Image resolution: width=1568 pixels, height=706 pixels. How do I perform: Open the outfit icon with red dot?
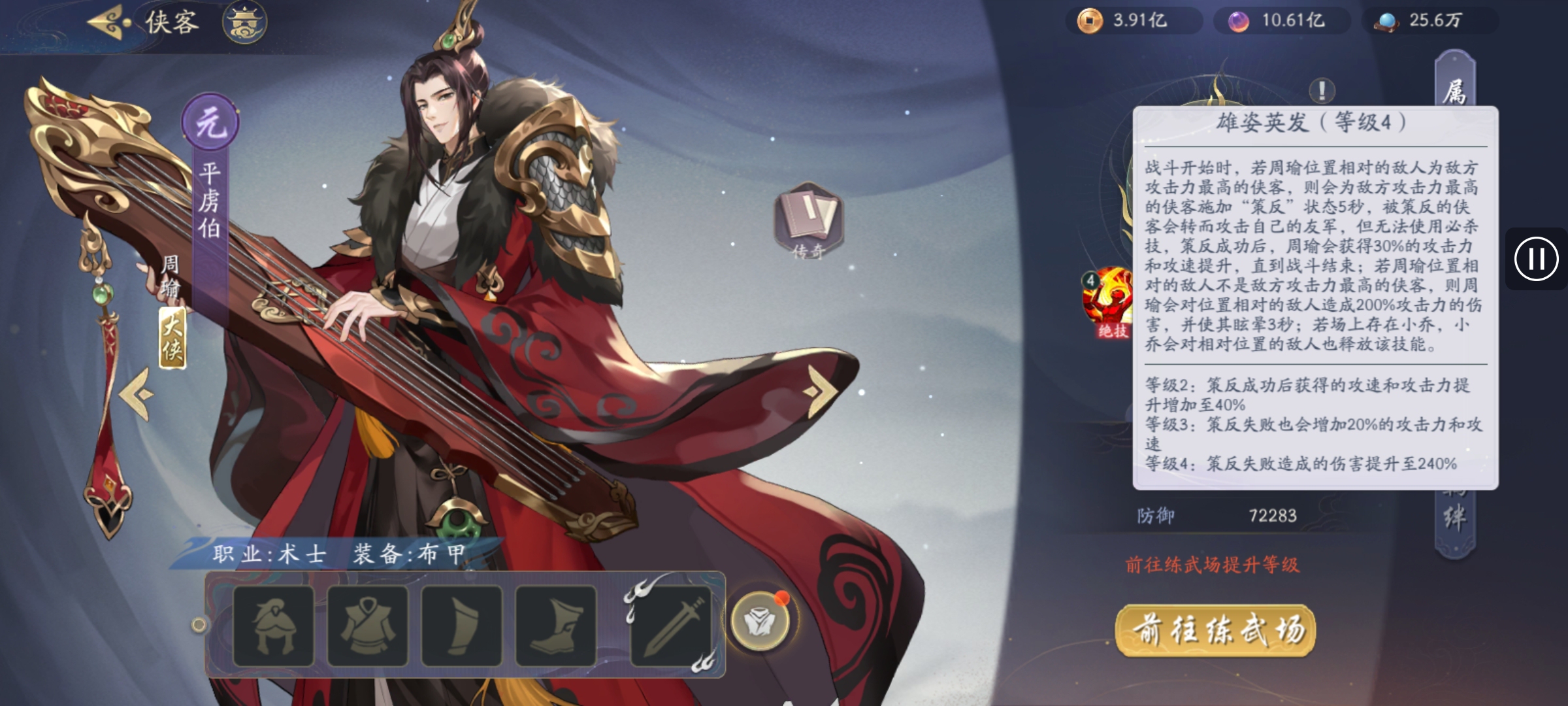pyautogui.click(x=759, y=621)
